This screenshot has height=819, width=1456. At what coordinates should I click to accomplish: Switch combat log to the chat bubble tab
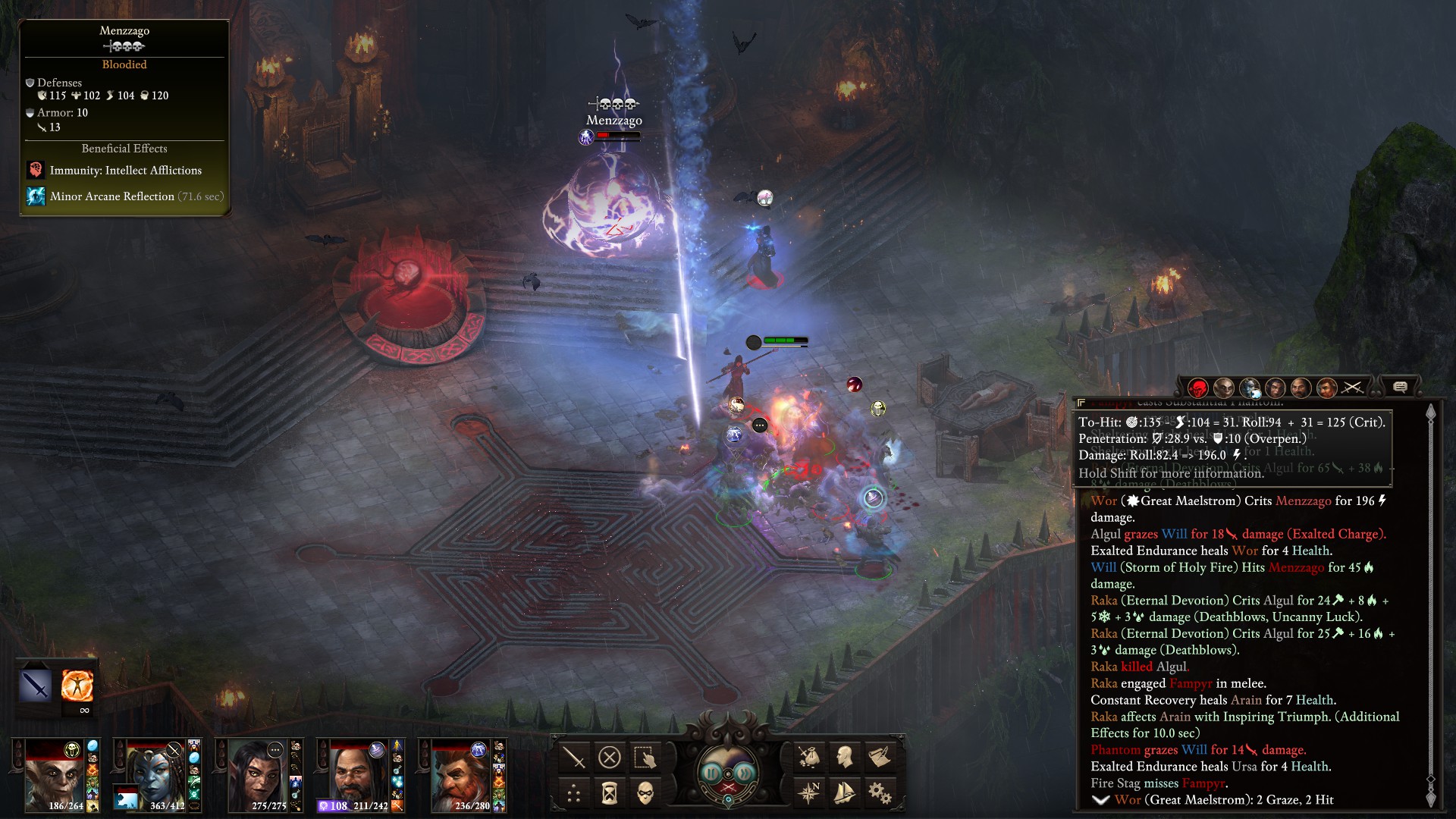click(x=1400, y=388)
